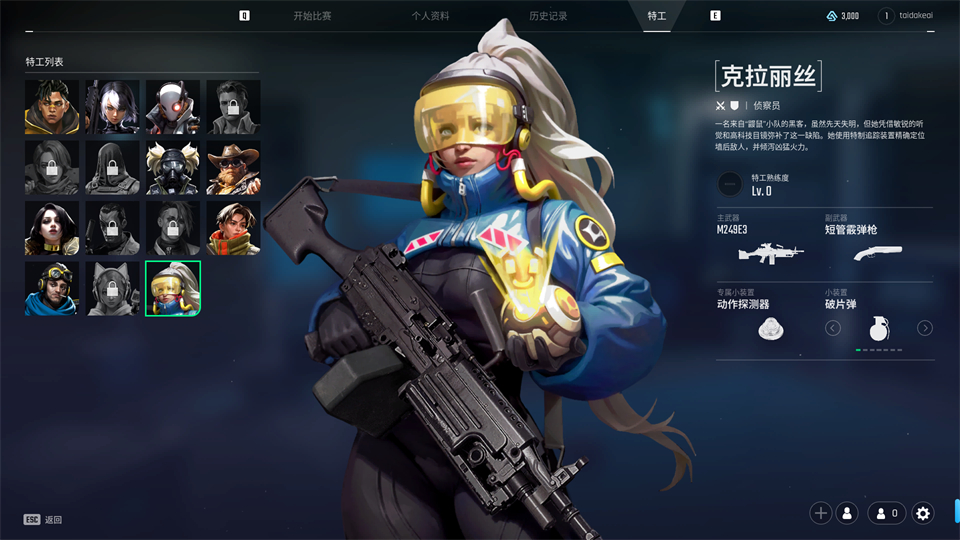Click the locked cat-ear headphone agent
This screenshot has height=540, width=960.
point(112,288)
